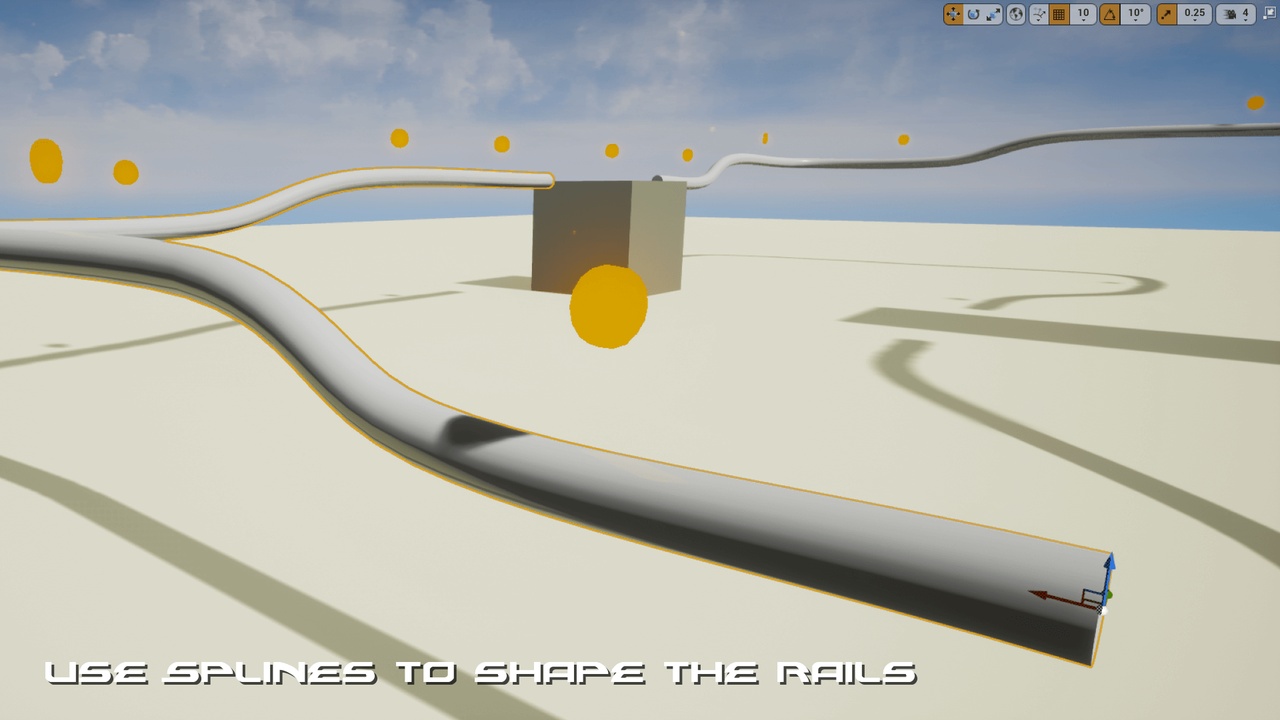Enable surface snapping
The image size is (1280, 720).
[1039, 14]
